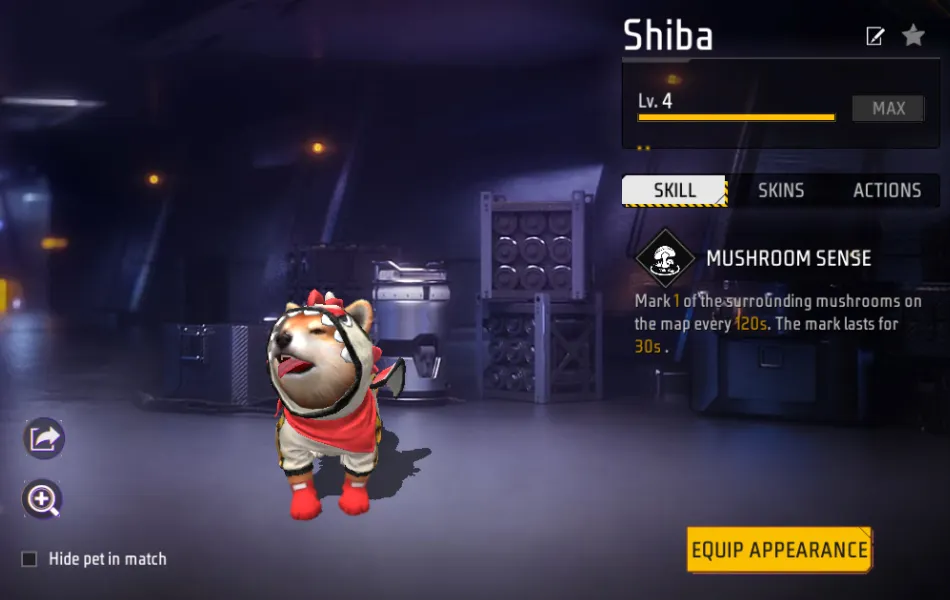Click the MAX level button

(888, 109)
